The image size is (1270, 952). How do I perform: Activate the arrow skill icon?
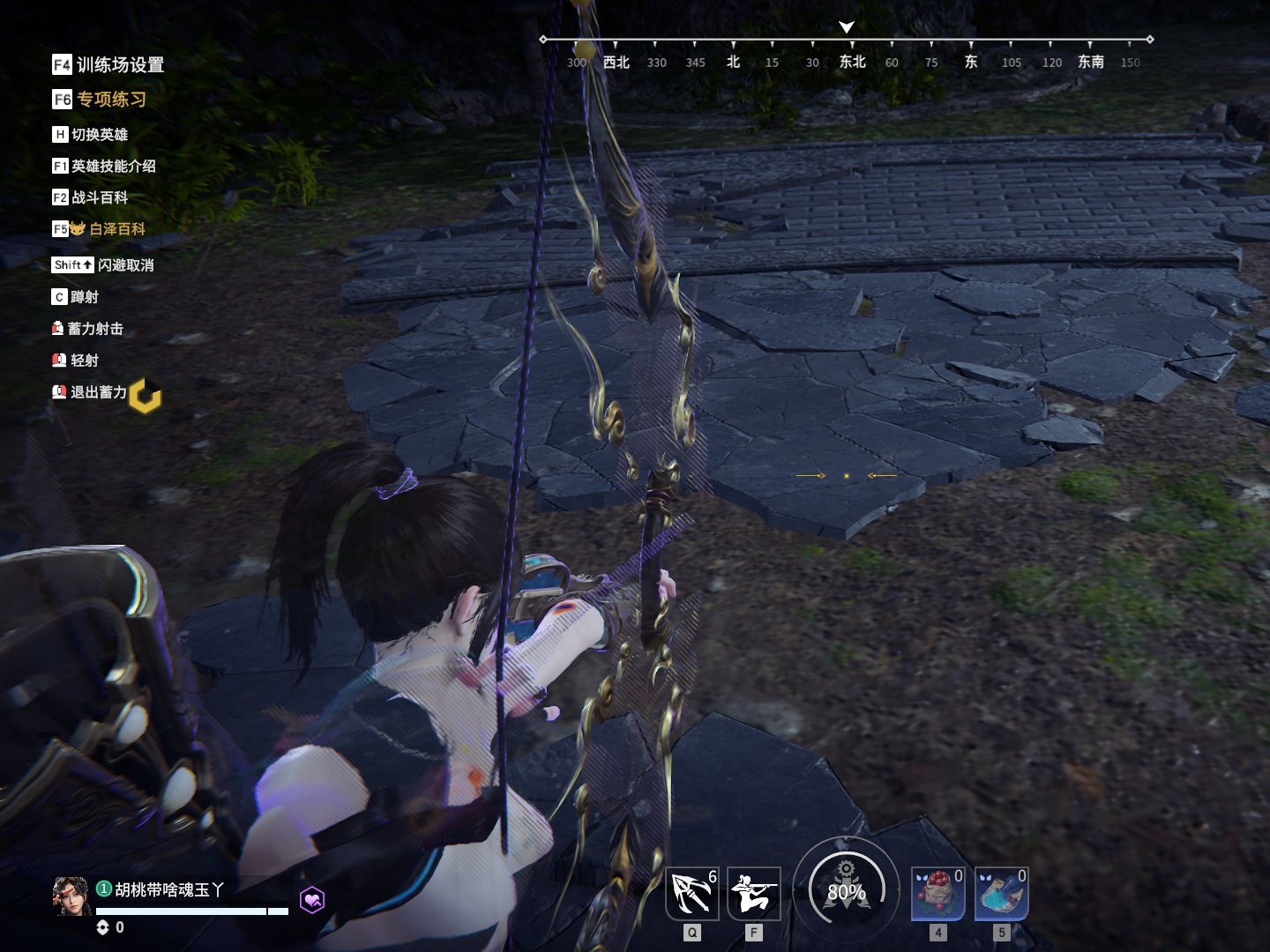click(x=692, y=893)
